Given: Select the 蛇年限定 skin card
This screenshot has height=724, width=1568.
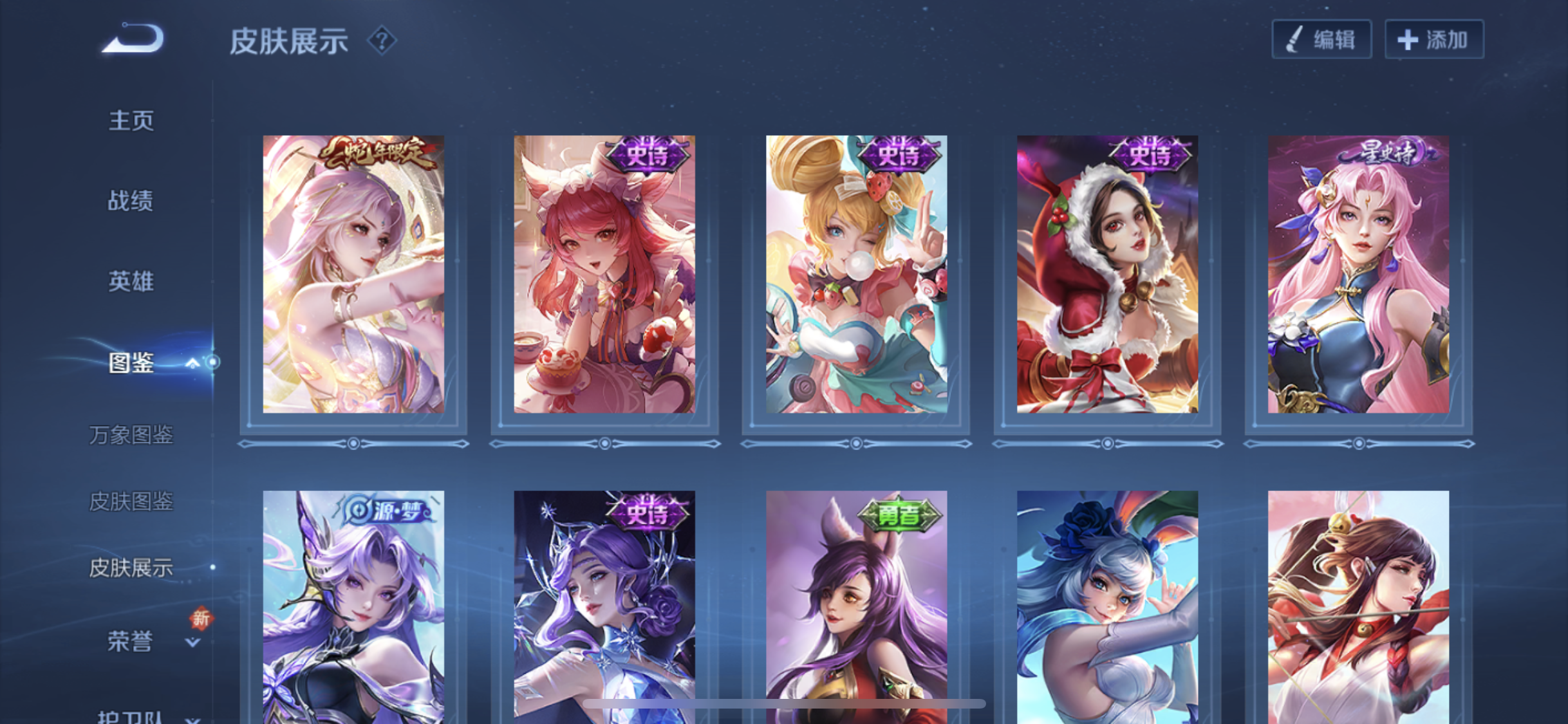Looking at the screenshot, I should [353, 274].
